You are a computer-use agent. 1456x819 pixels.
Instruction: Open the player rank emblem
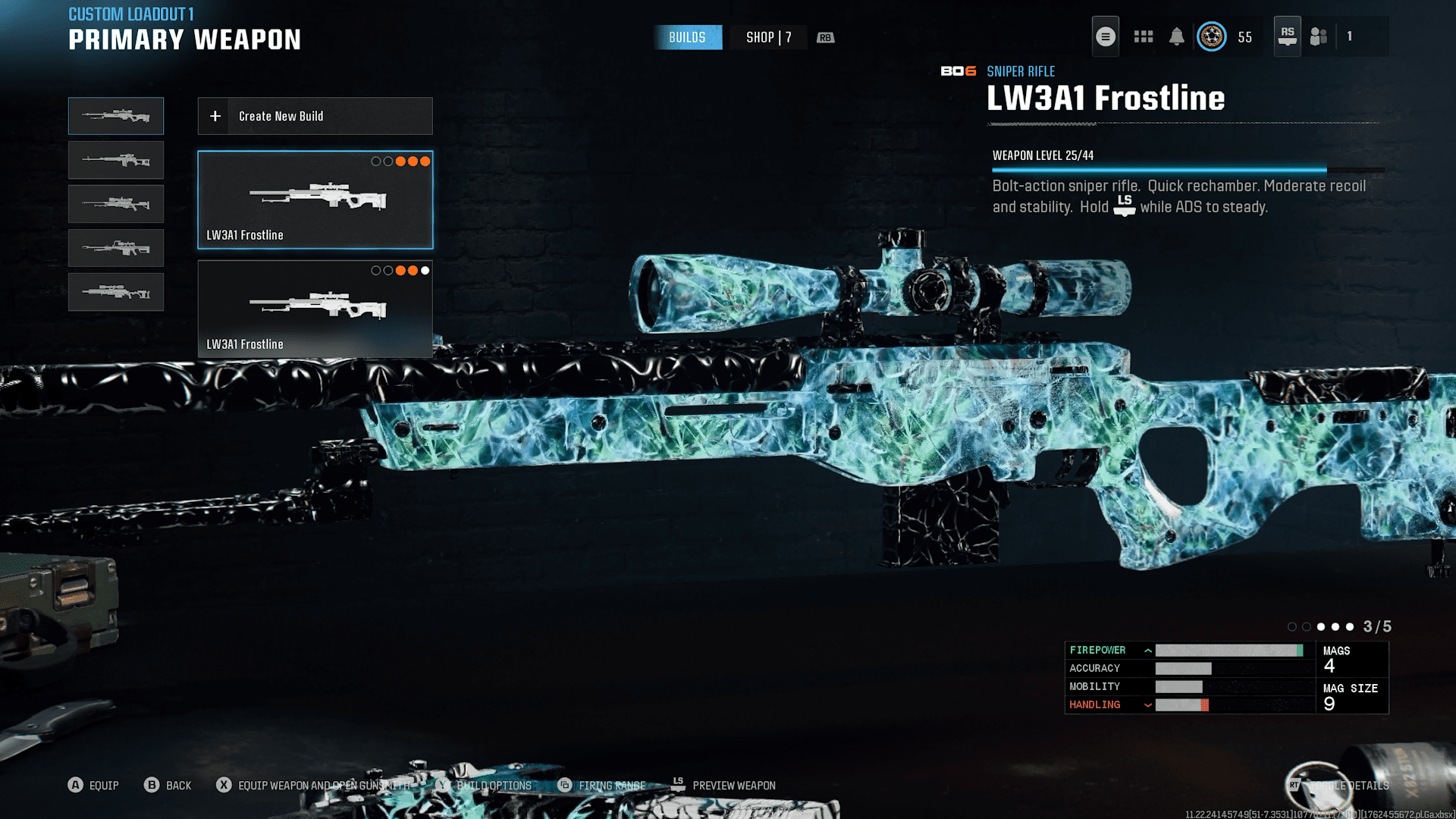pos(1211,36)
